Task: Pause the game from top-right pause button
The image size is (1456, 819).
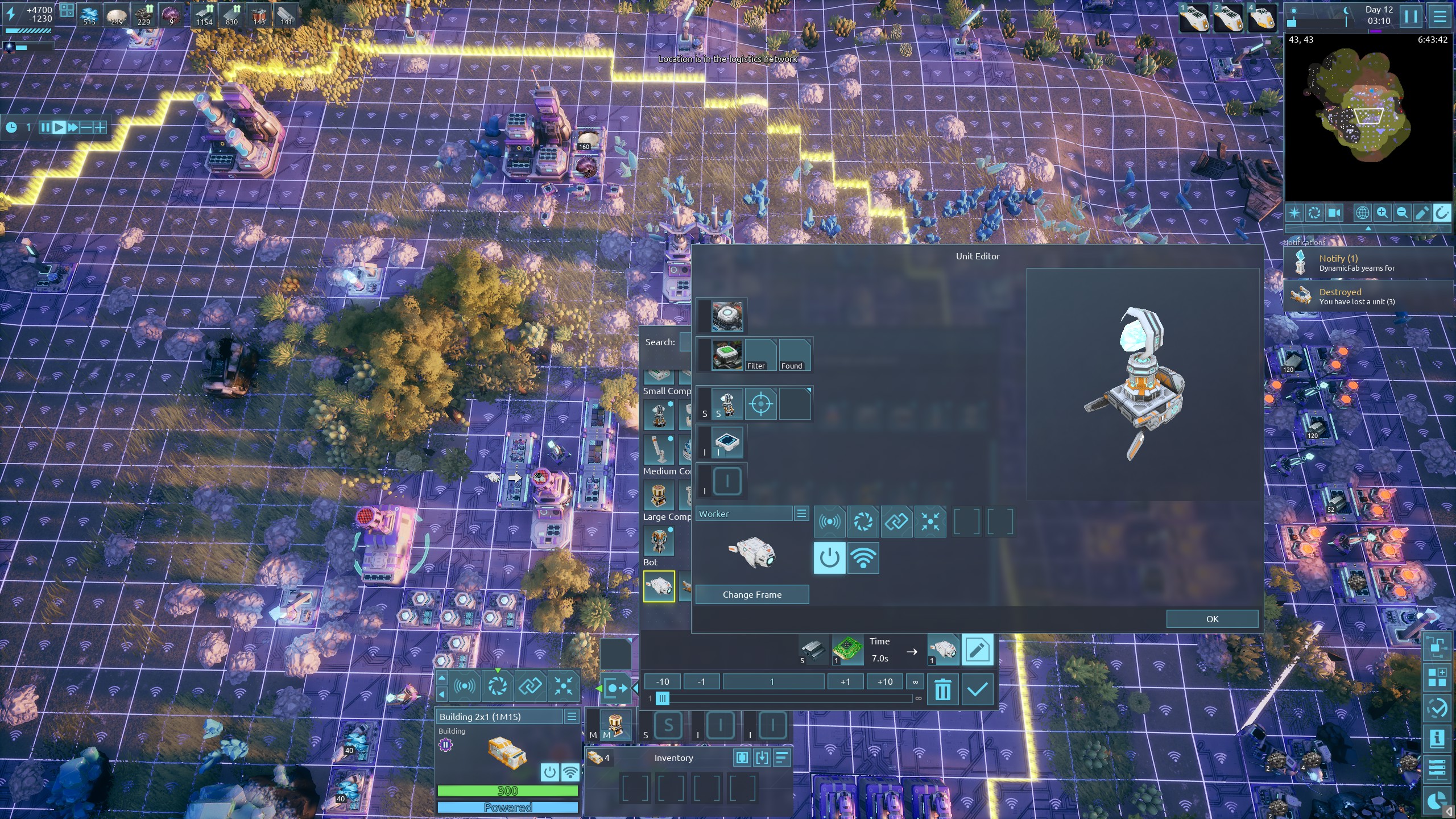Action: (1411, 16)
